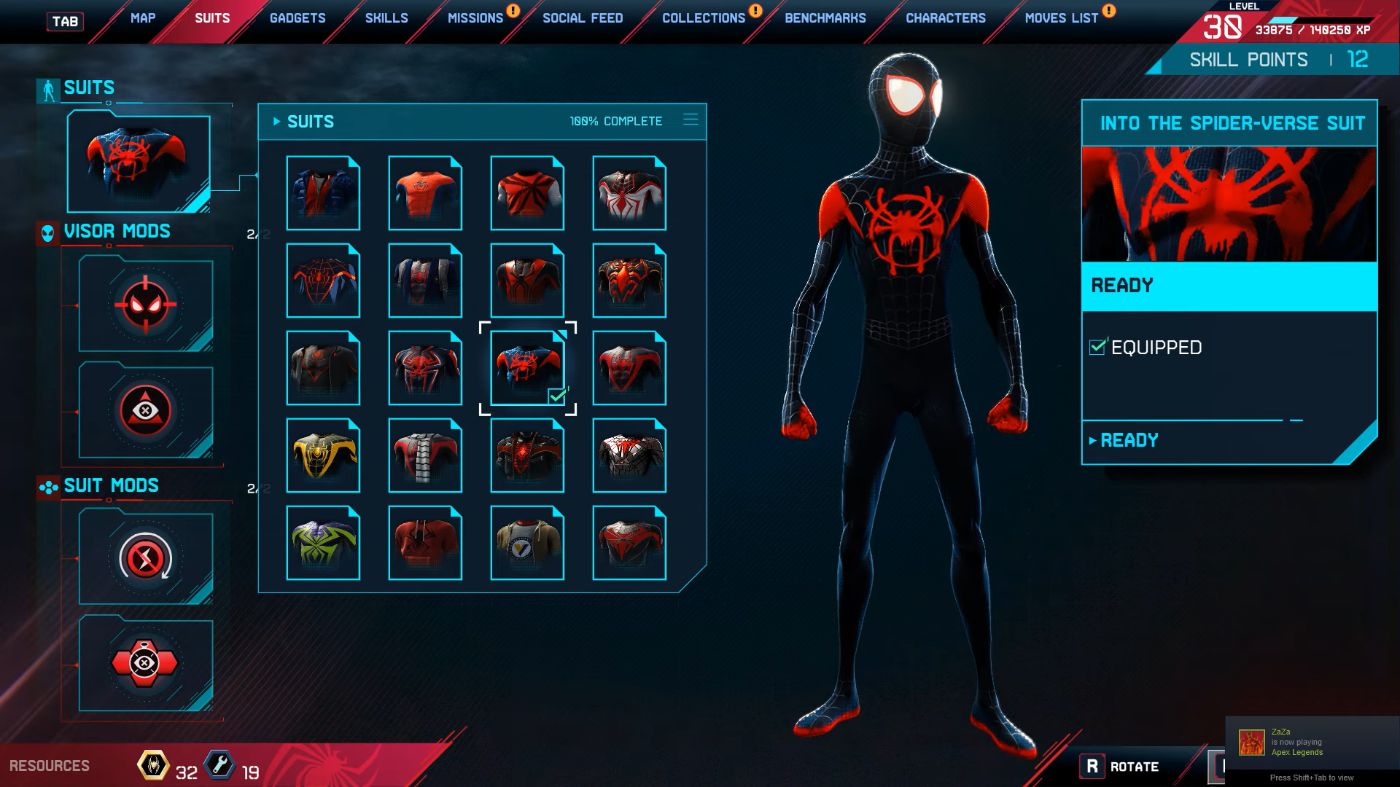Open the Map tab
The width and height of the screenshot is (1400, 787).
pyautogui.click(x=143, y=18)
